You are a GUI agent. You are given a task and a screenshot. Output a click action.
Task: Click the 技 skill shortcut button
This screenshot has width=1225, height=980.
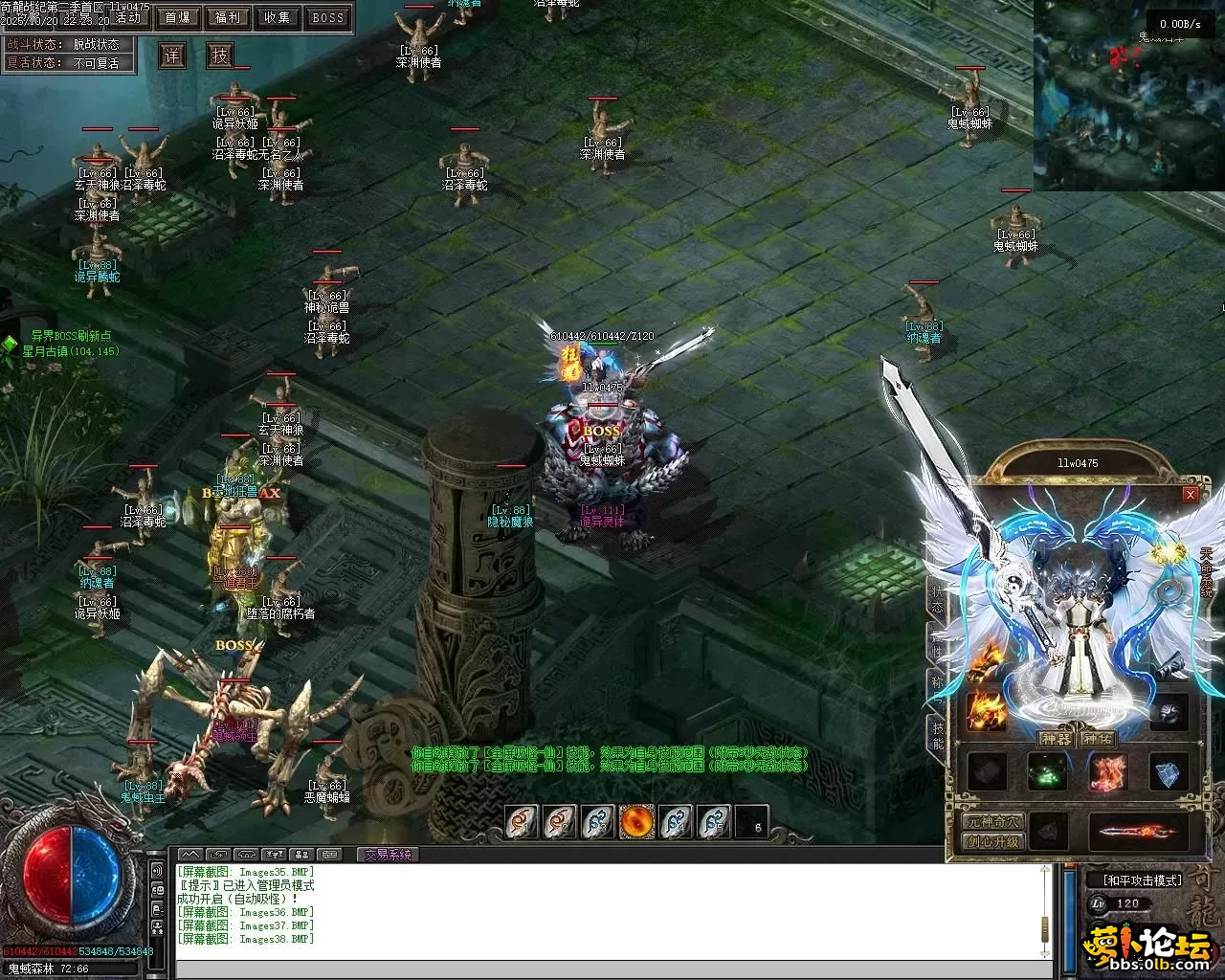pos(221,56)
